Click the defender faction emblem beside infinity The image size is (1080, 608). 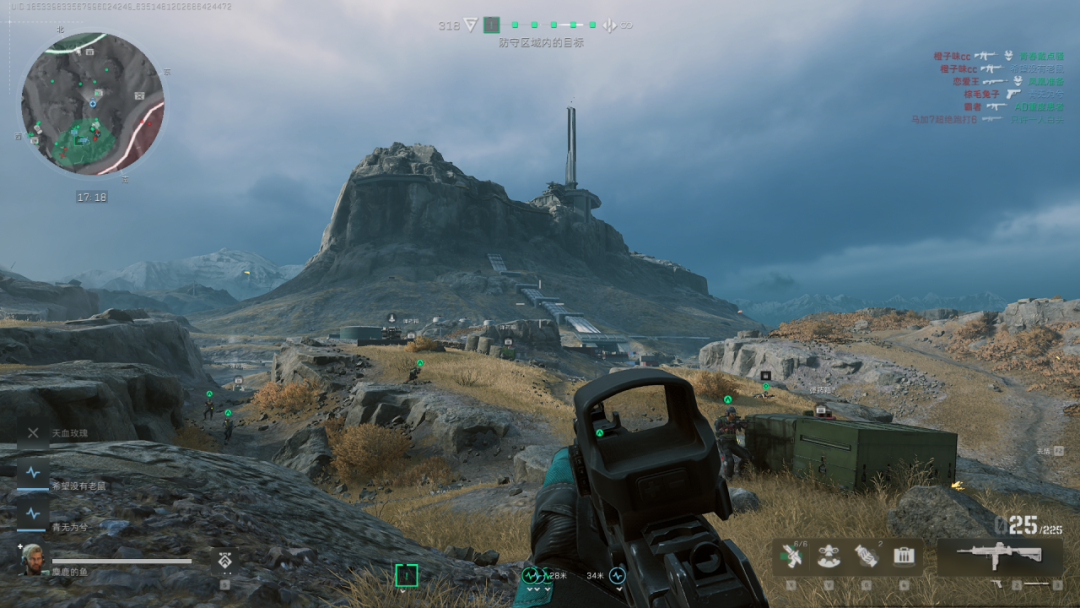point(610,25)
